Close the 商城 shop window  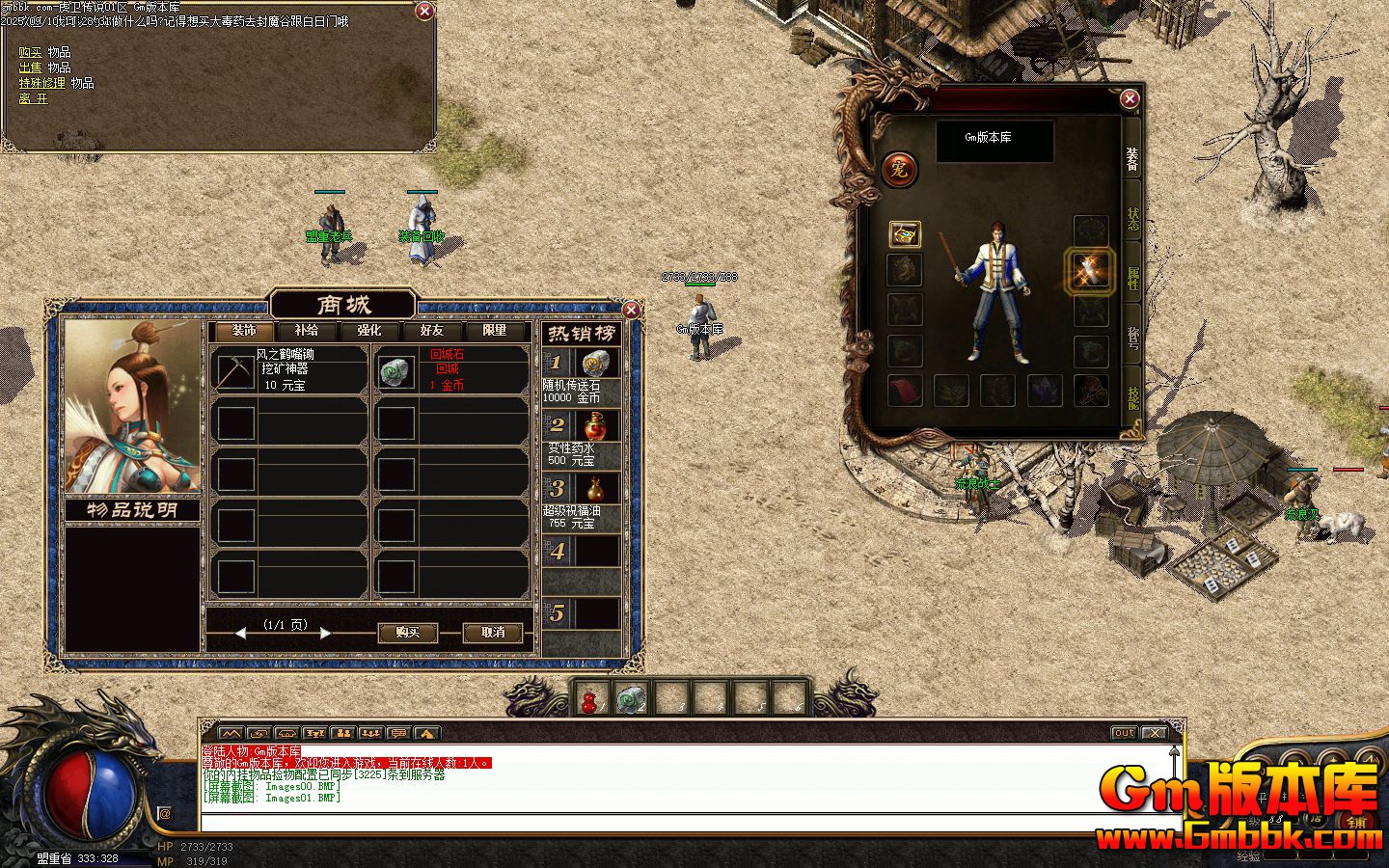click(631, 310)
